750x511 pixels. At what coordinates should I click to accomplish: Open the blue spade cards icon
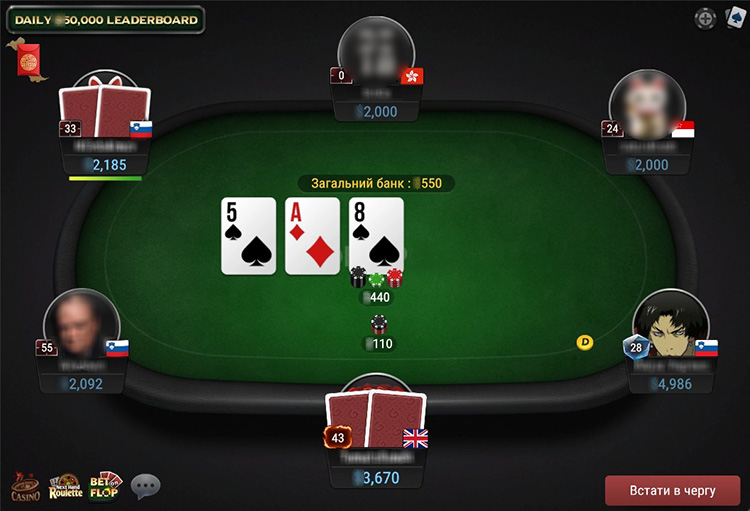click(735, 17)
